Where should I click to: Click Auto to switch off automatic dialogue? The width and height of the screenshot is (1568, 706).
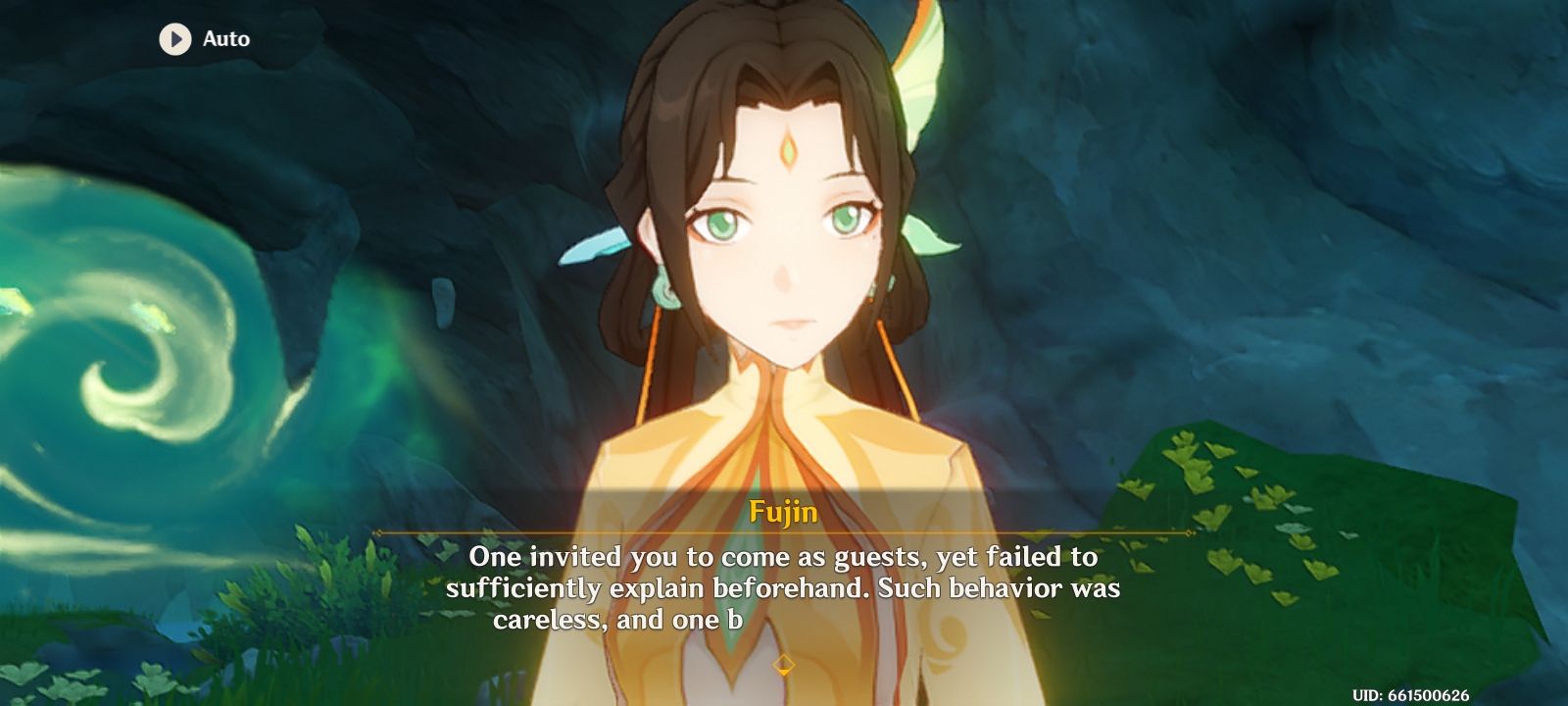point(223,39)
